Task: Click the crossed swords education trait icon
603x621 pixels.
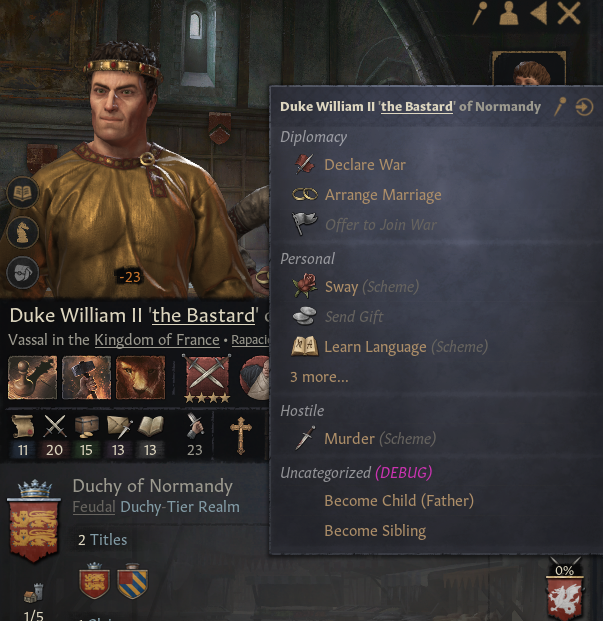Action: (206, 376)
